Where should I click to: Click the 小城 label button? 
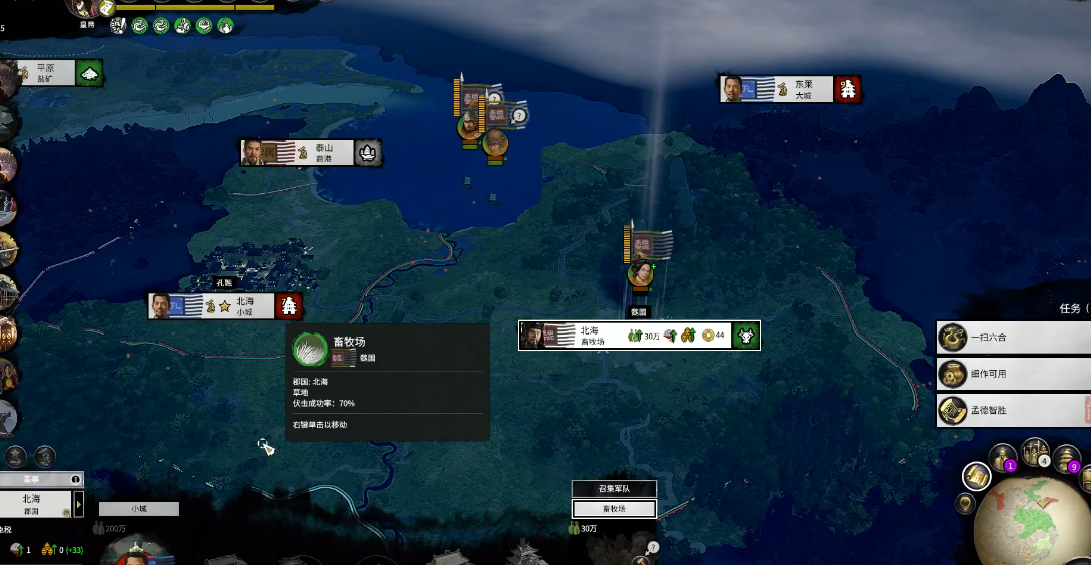coord(138,509)
